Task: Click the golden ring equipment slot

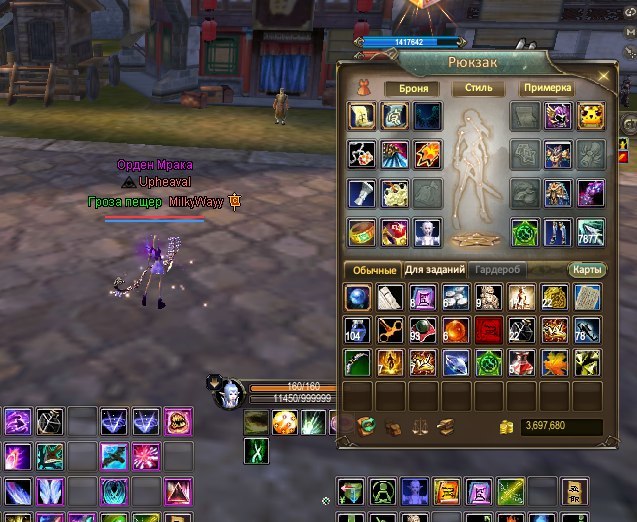Action: point(361,231)
